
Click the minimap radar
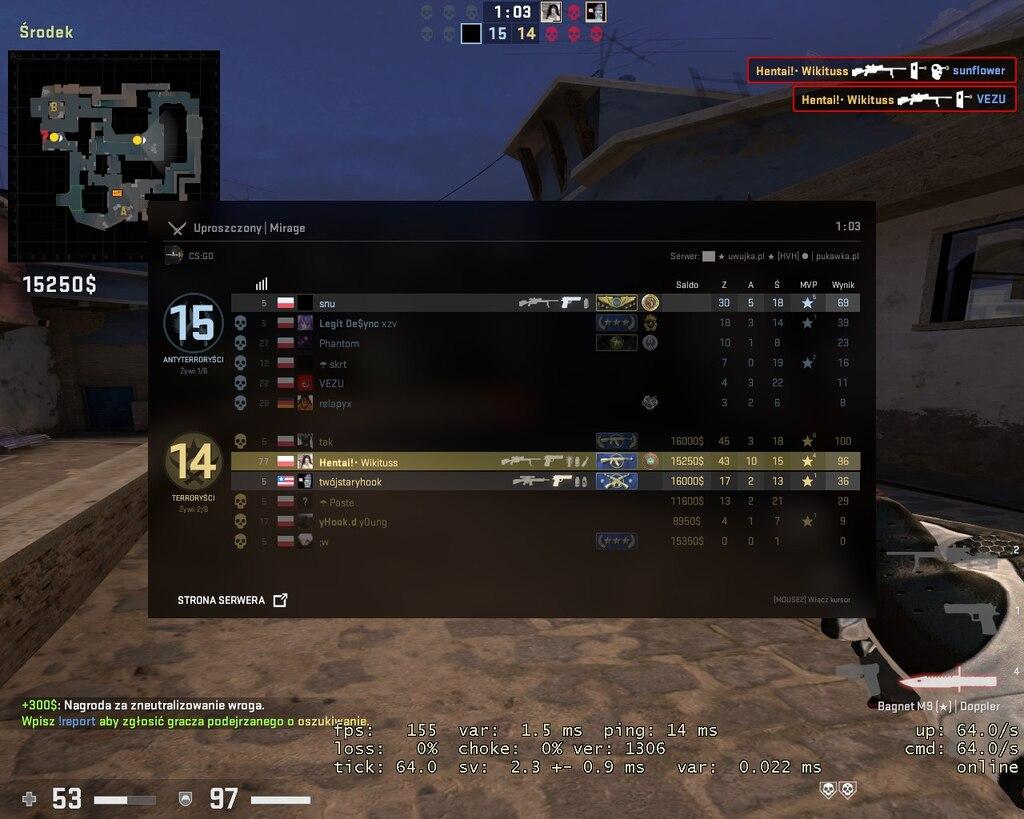113,156
